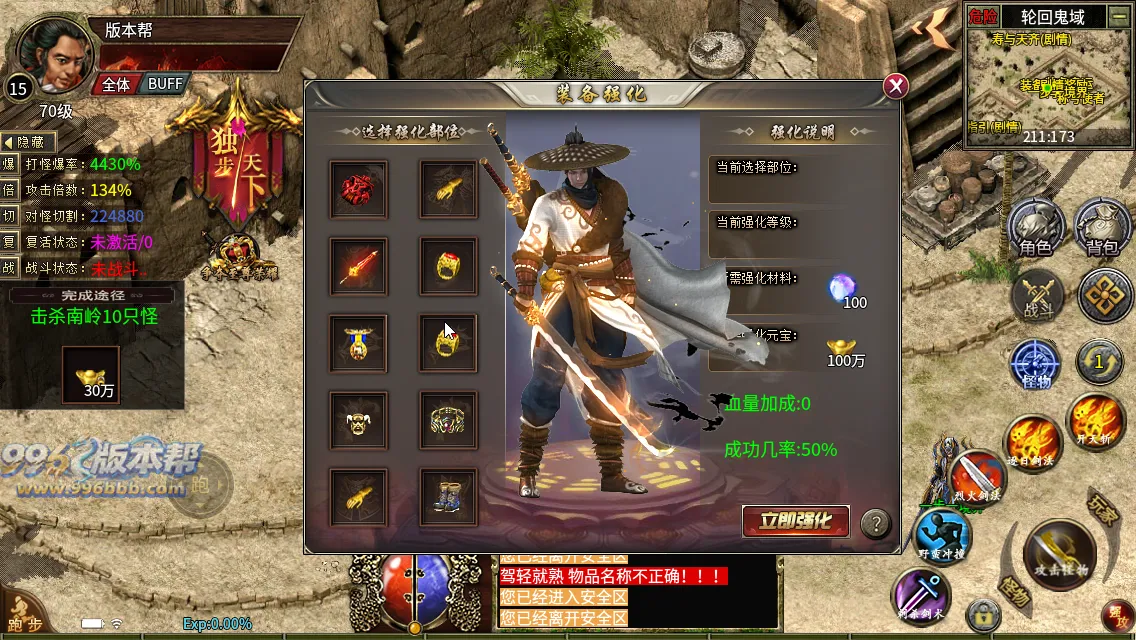Select the blue boots slot
Screen dimensions: 1136x640
tap(448, 497)
